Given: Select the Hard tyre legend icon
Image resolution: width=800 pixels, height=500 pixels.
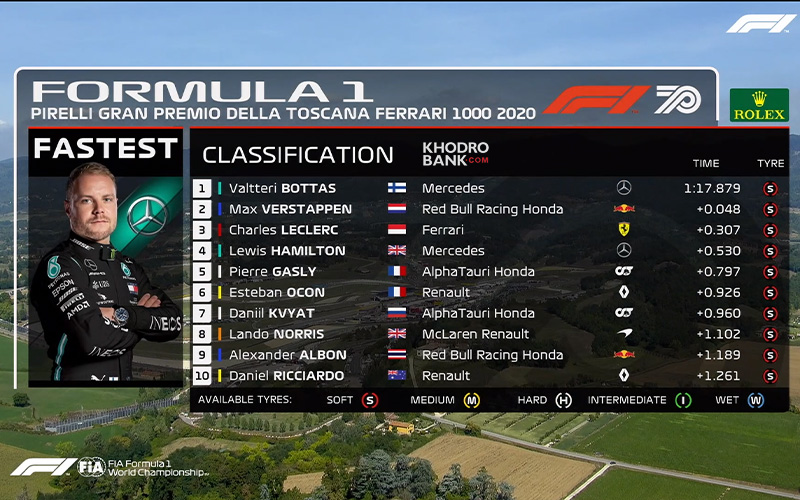Looking at the screenshot, I should (564, 401).
